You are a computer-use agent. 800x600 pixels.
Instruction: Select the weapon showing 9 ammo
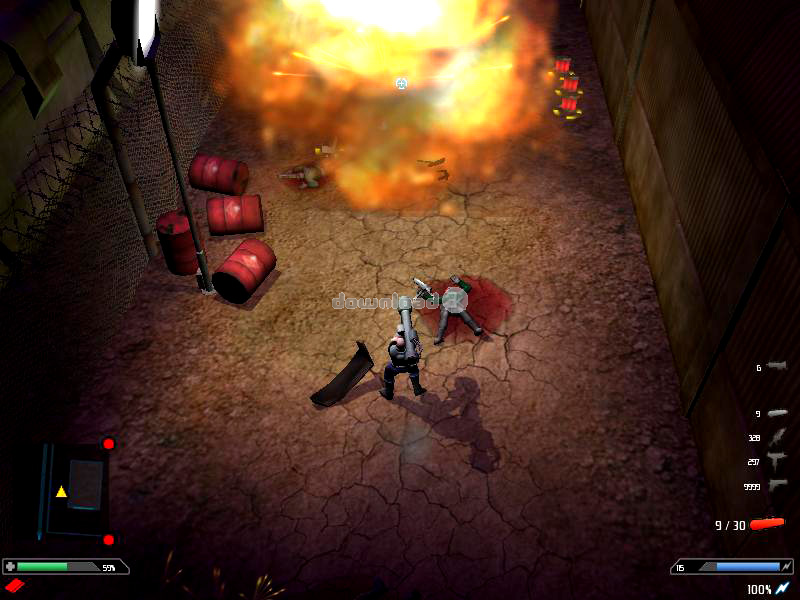pos(777,413)
